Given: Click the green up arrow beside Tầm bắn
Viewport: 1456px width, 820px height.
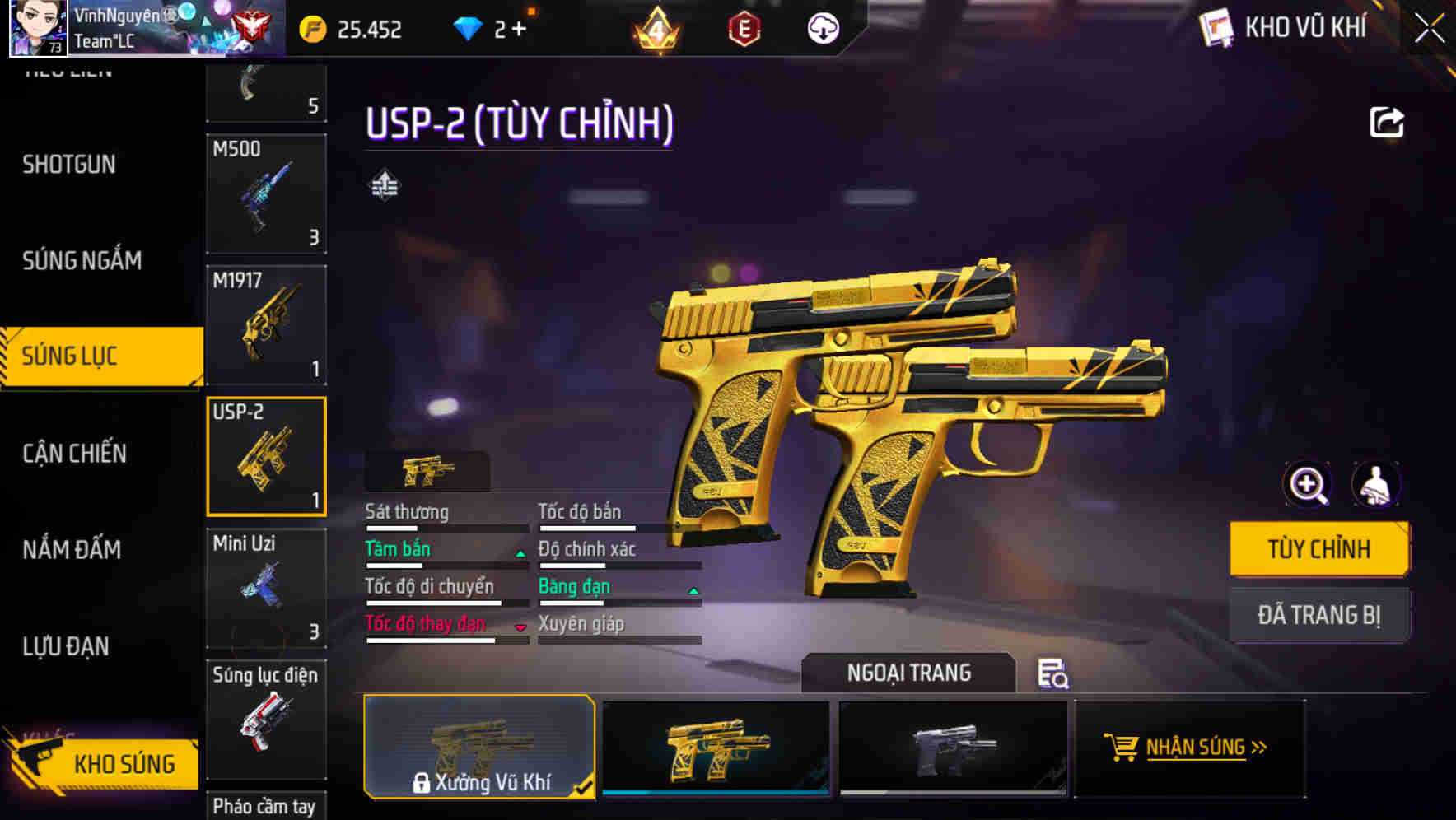Looking at the screenshot, I should pos(520,555).
